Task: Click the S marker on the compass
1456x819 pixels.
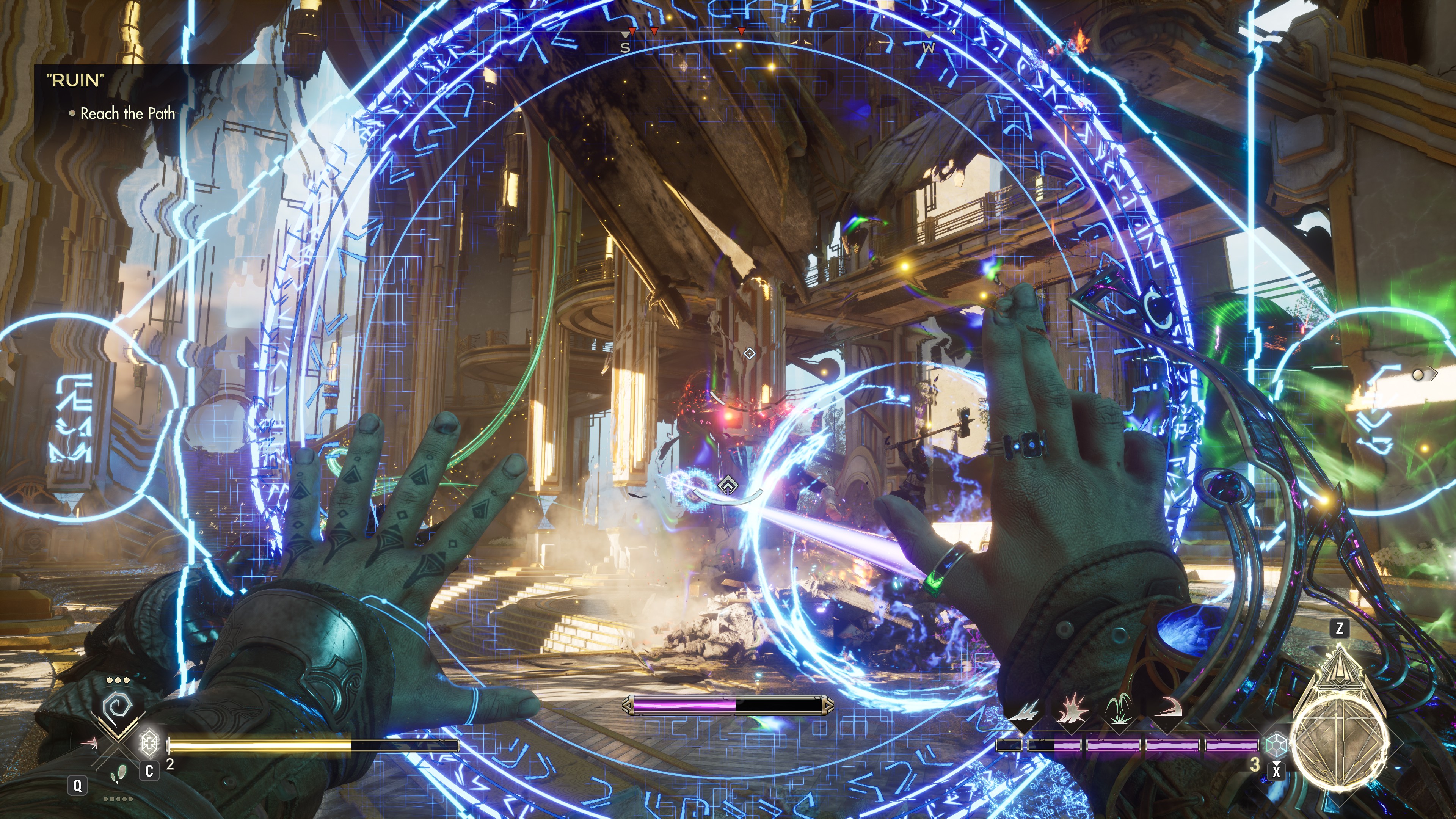Action: (x=624, y=48)
